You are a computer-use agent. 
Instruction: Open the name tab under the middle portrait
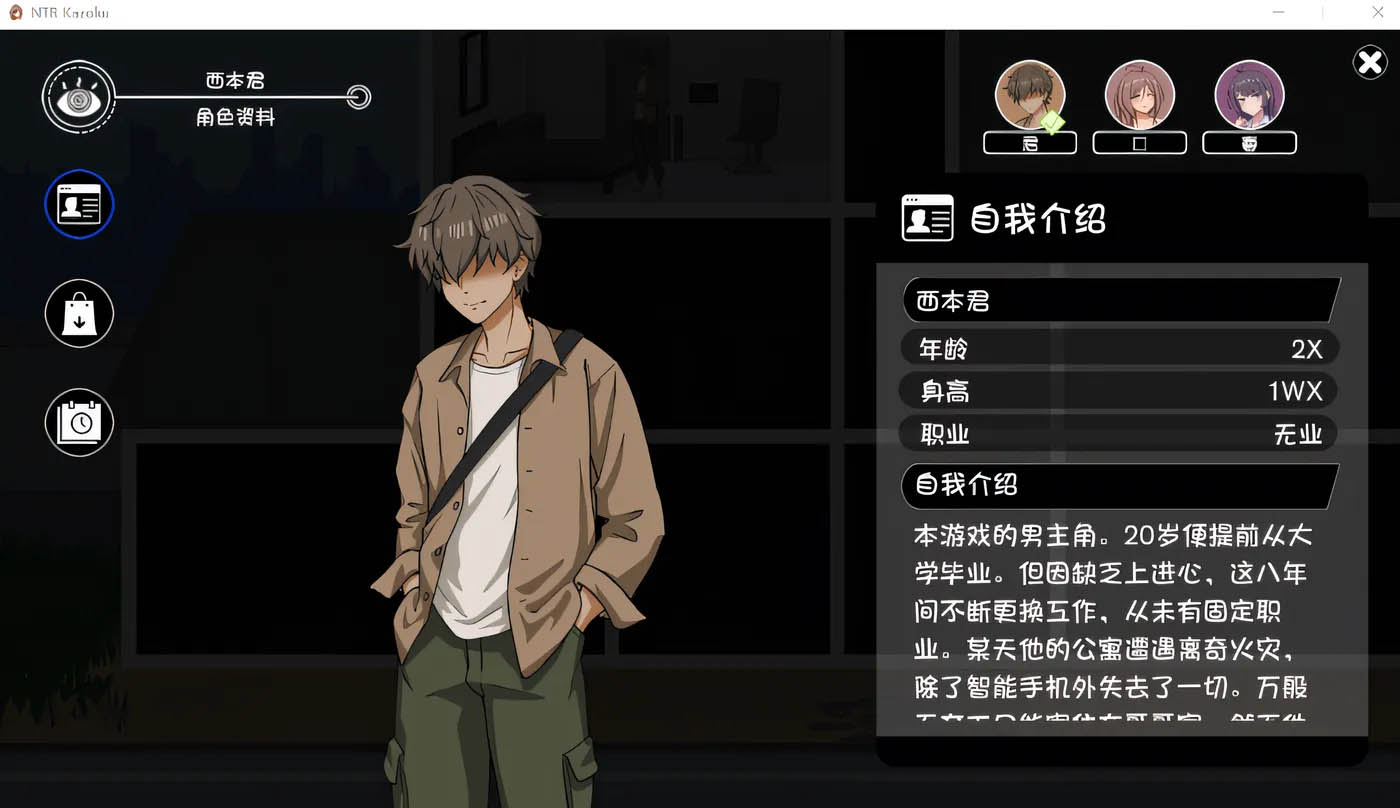pos(1139,144)
